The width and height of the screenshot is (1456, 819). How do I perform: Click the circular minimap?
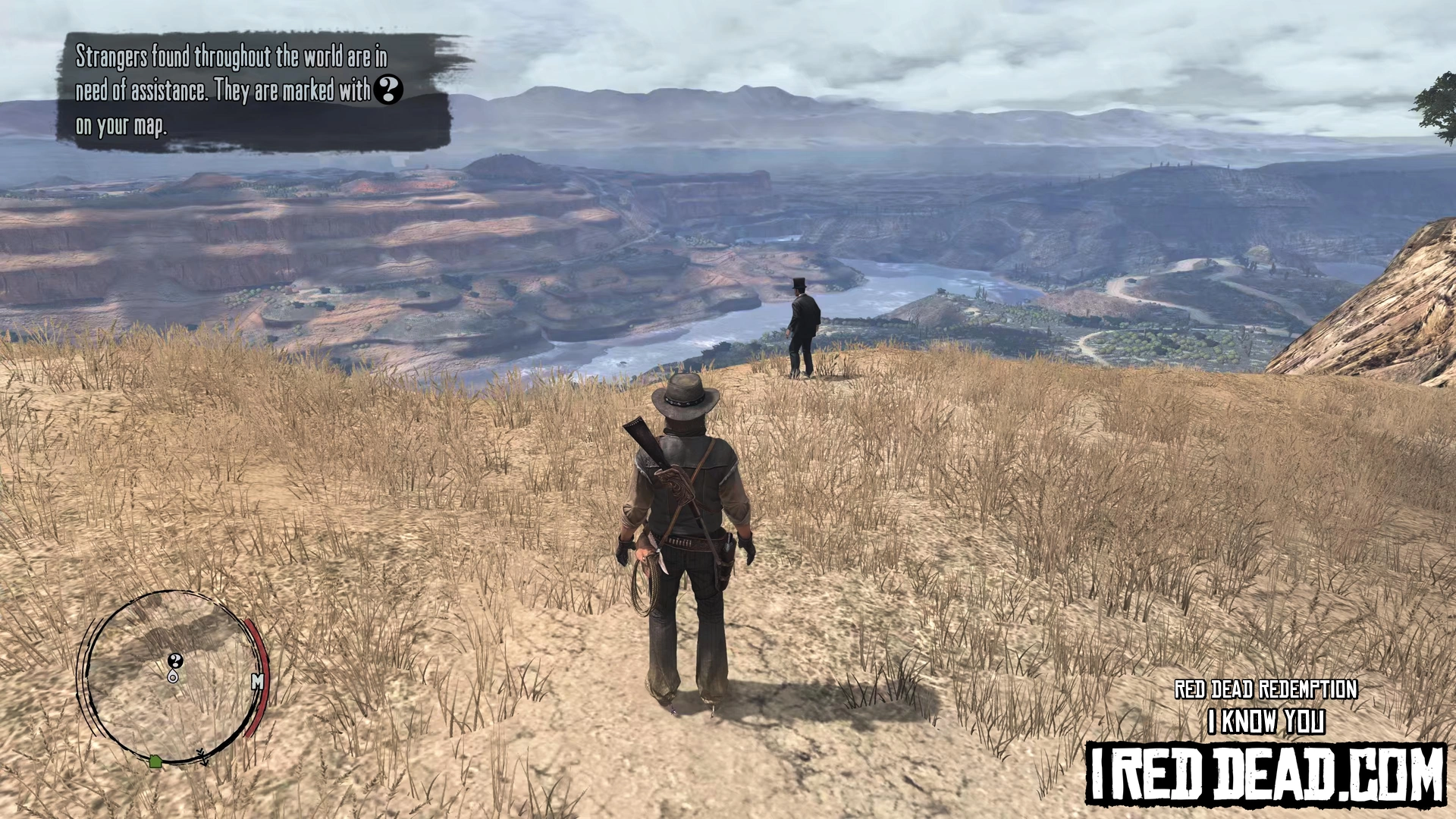coord(172,676)
